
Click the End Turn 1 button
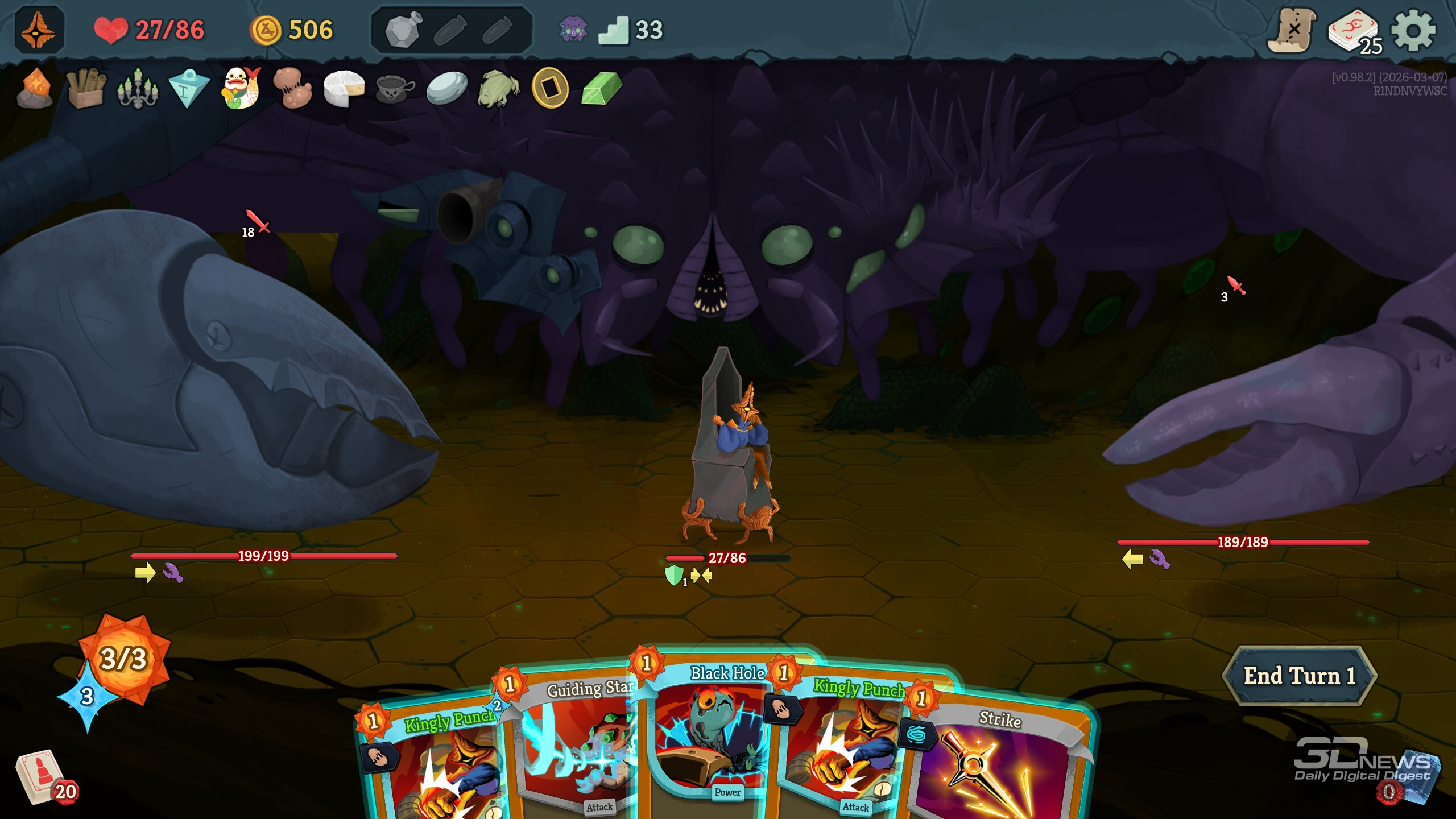coord(1299,676)
